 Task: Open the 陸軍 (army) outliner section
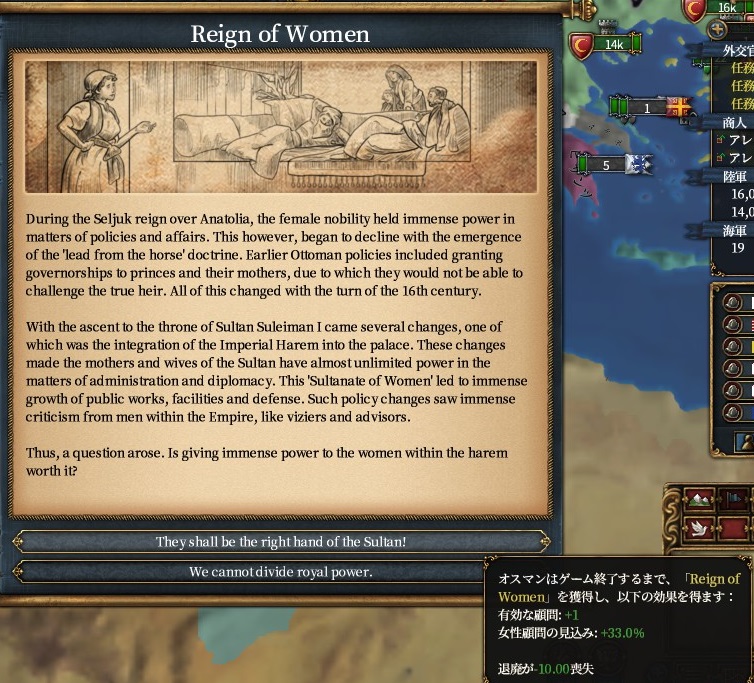(x=735, y=176)
